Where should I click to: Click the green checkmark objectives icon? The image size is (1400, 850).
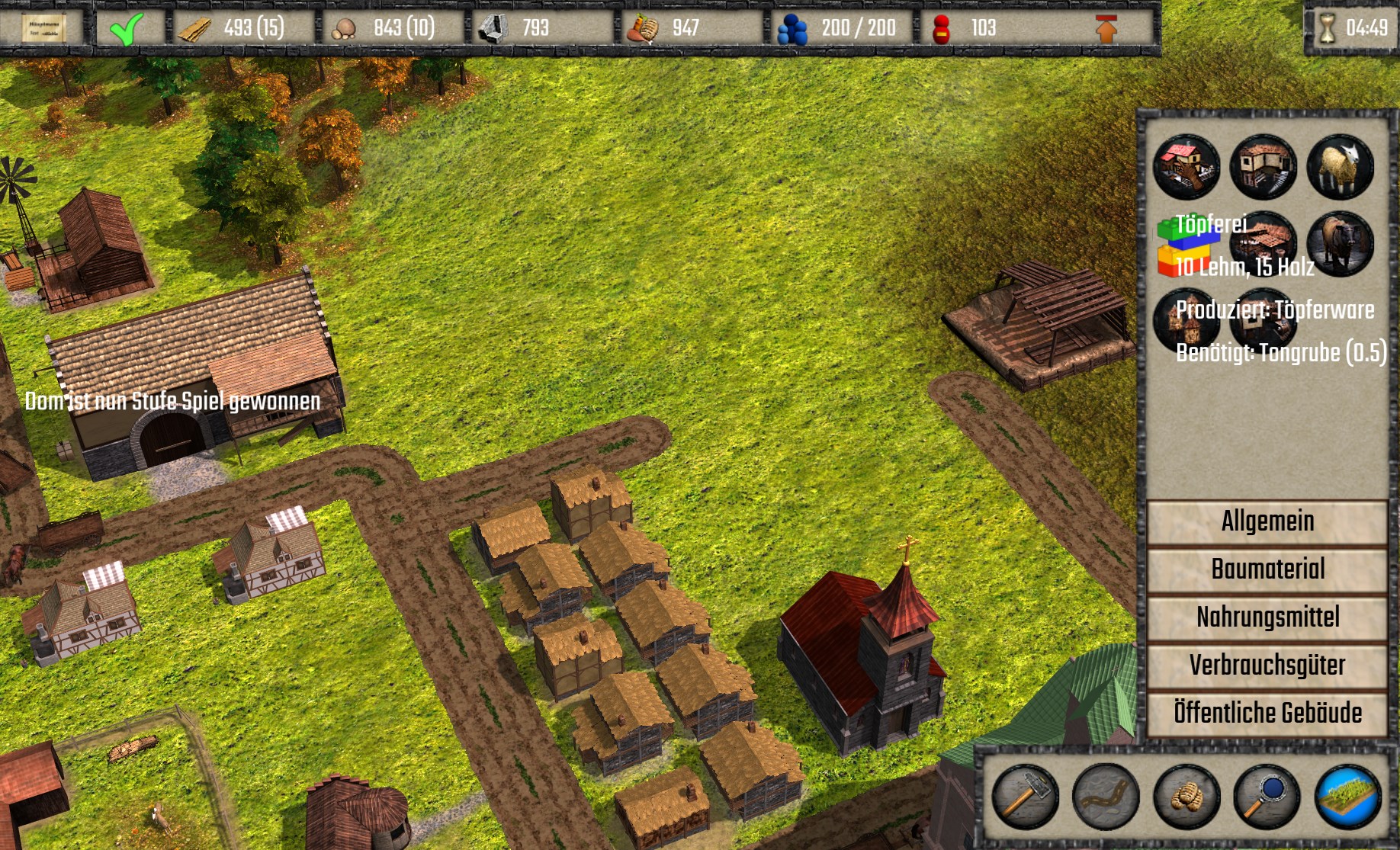tap(126, 29)
